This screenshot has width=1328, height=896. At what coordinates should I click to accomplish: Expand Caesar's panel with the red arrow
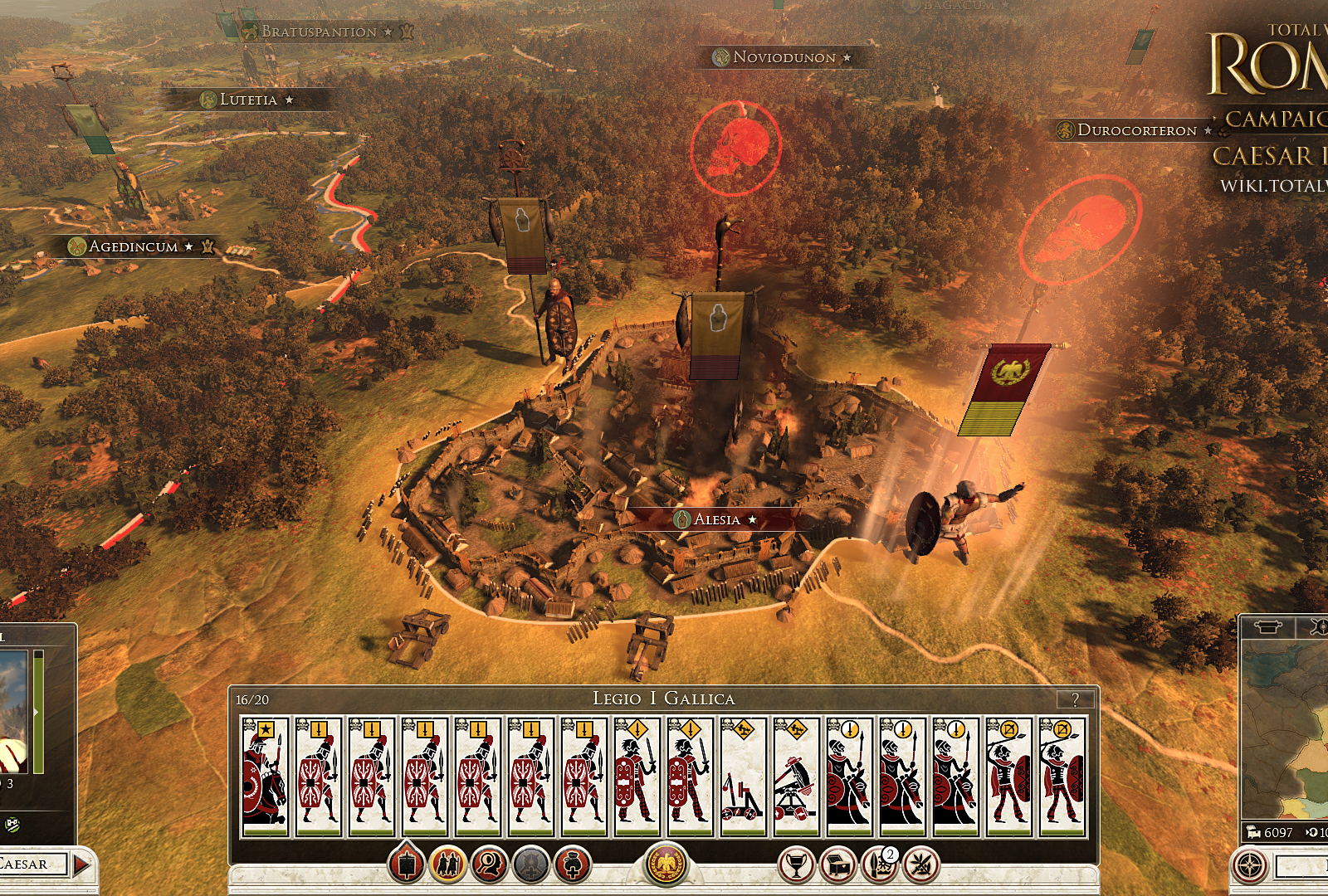80,863
